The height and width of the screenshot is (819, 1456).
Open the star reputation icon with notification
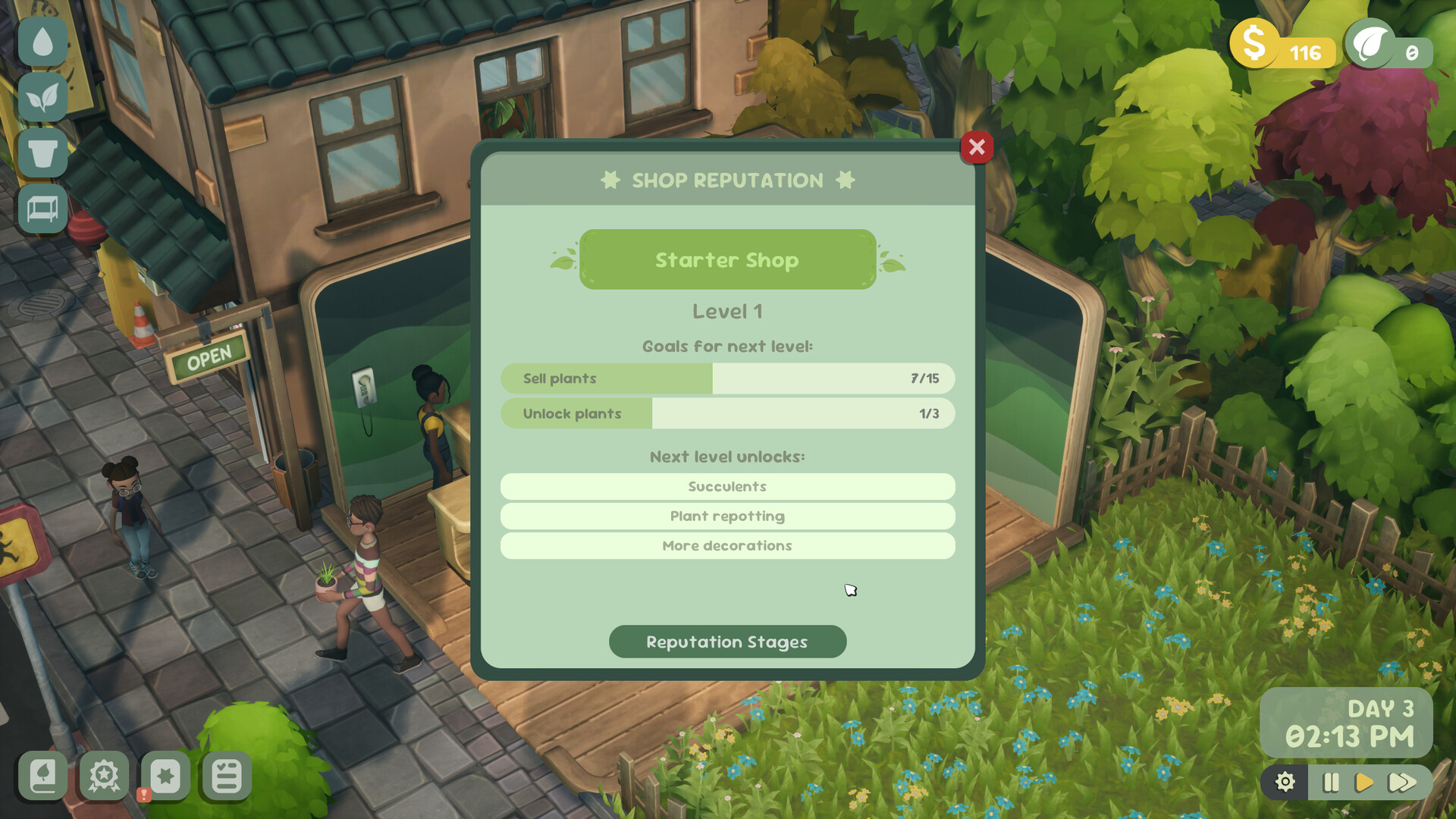(165, 776)
